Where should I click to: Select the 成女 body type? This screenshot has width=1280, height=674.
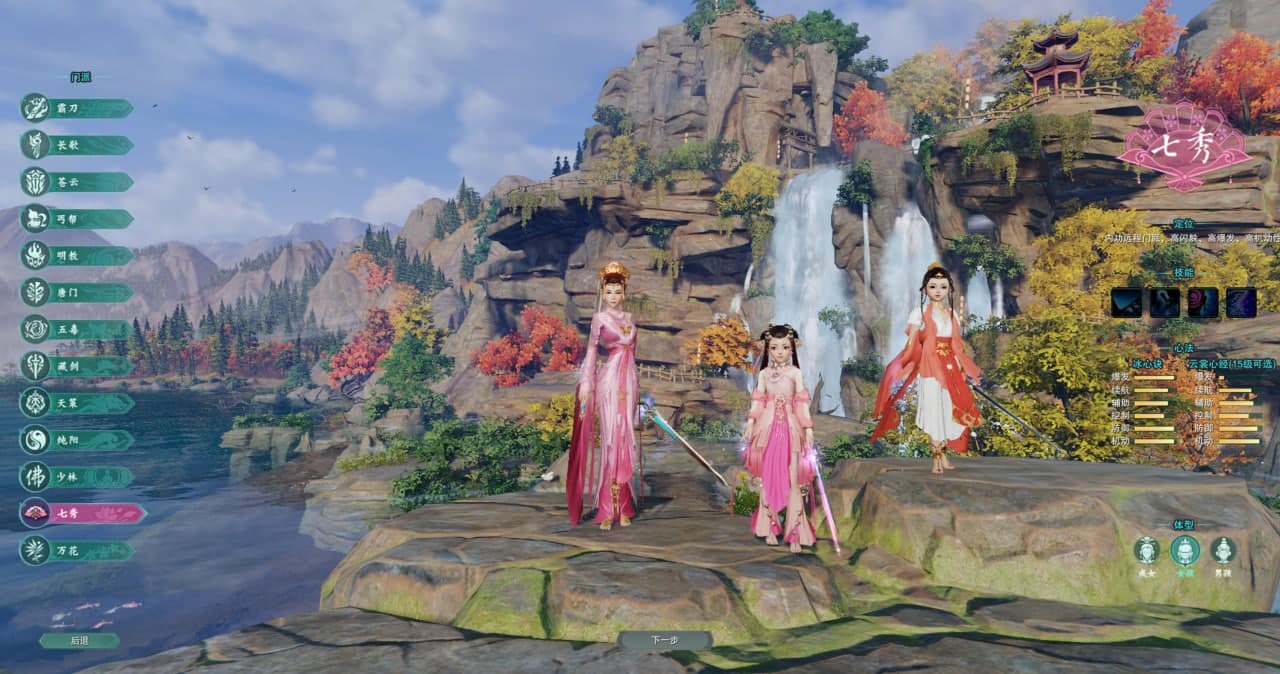1146,550
